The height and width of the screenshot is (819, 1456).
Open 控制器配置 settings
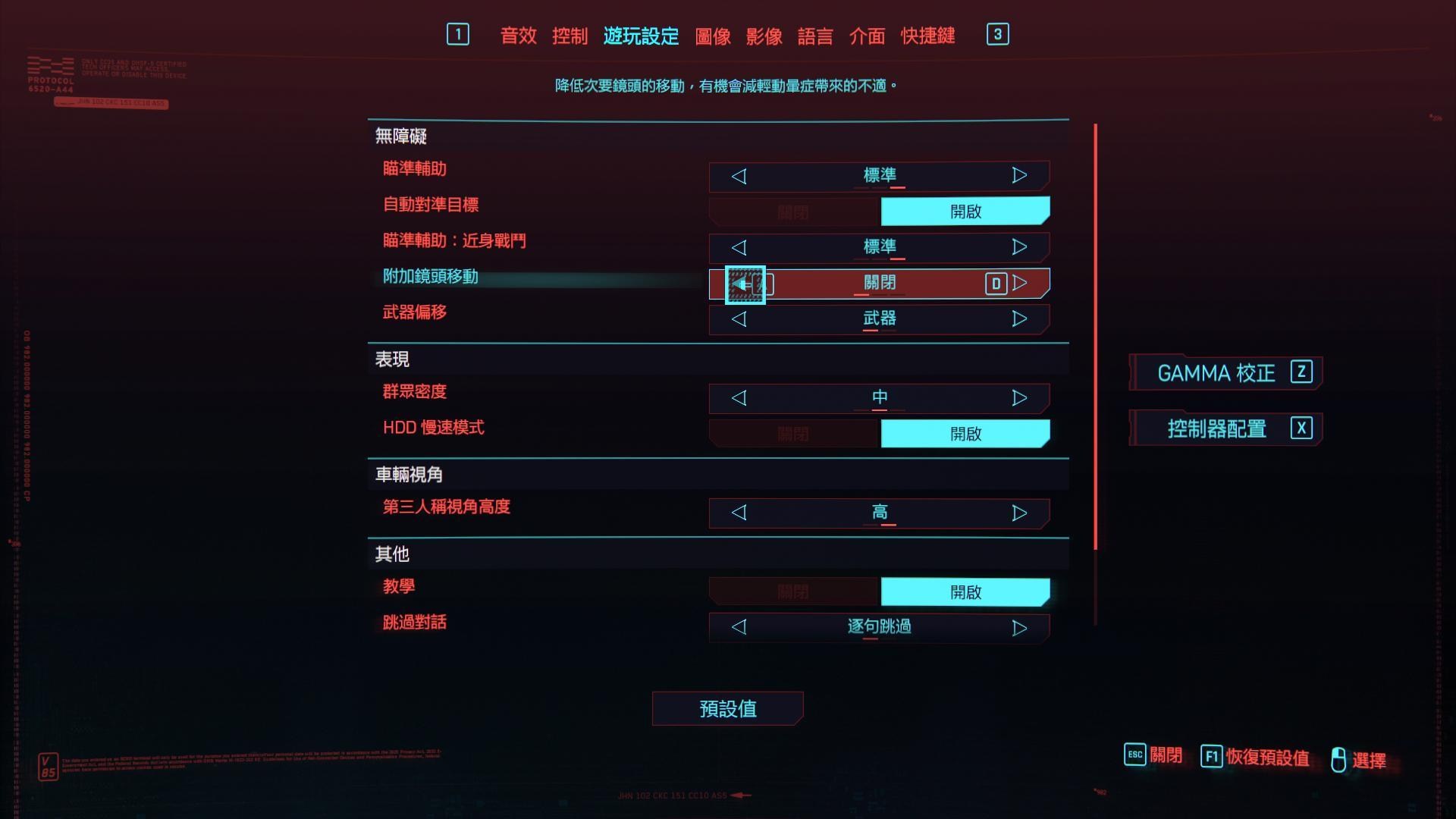1224,428
